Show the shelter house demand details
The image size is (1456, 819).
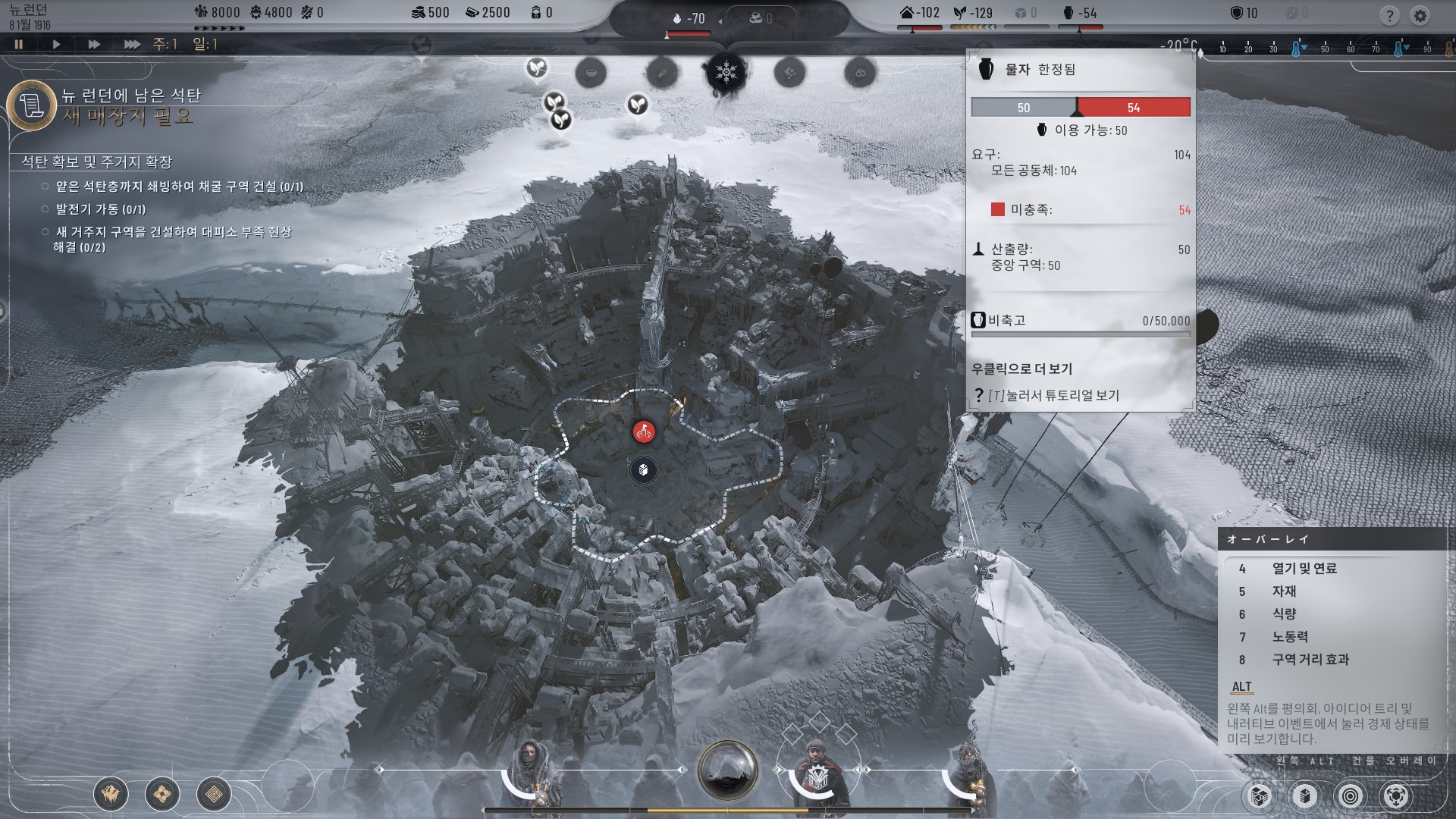tap(919, 13)
